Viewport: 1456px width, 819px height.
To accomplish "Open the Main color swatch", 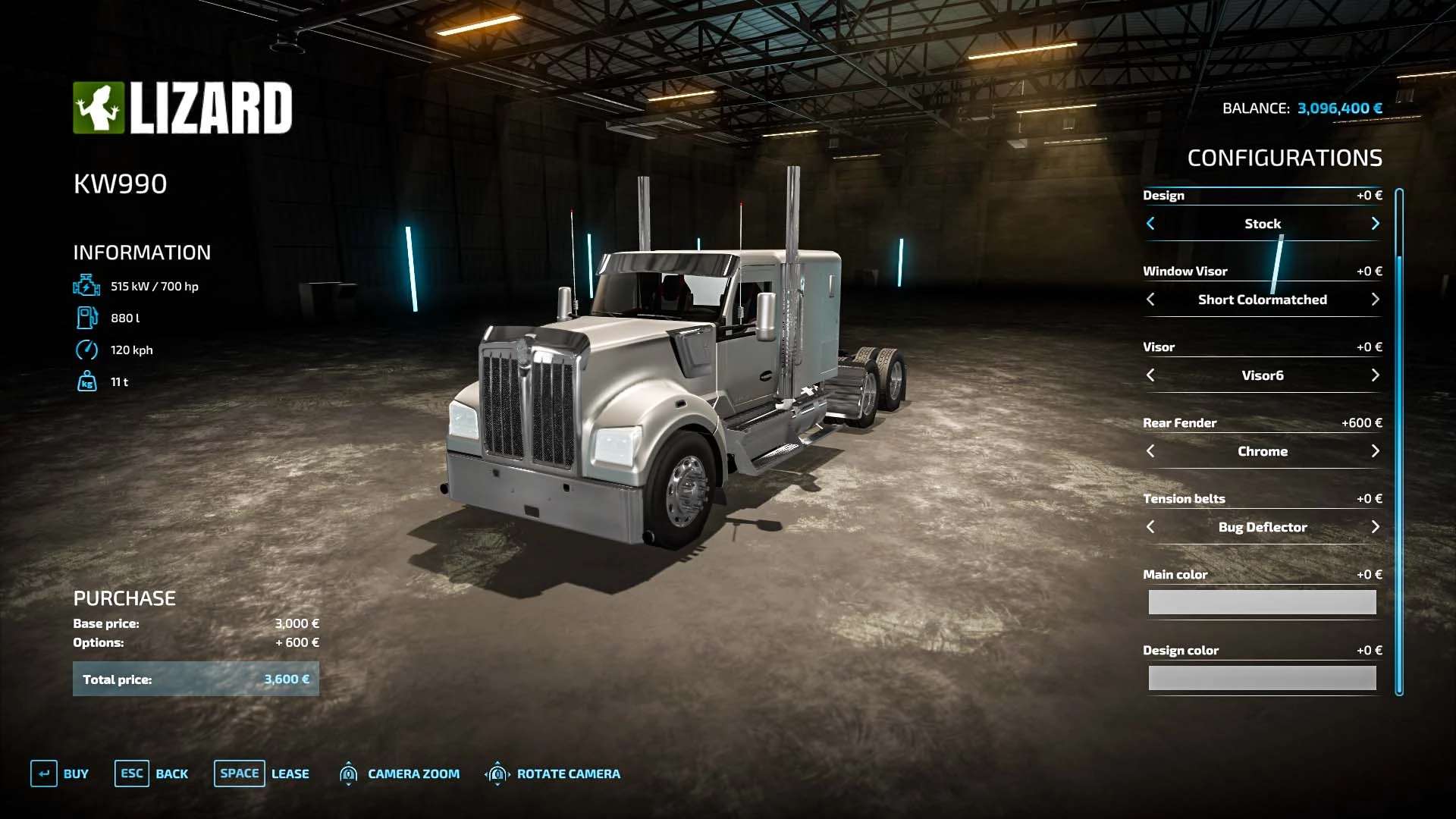I will click(1262, 602).
